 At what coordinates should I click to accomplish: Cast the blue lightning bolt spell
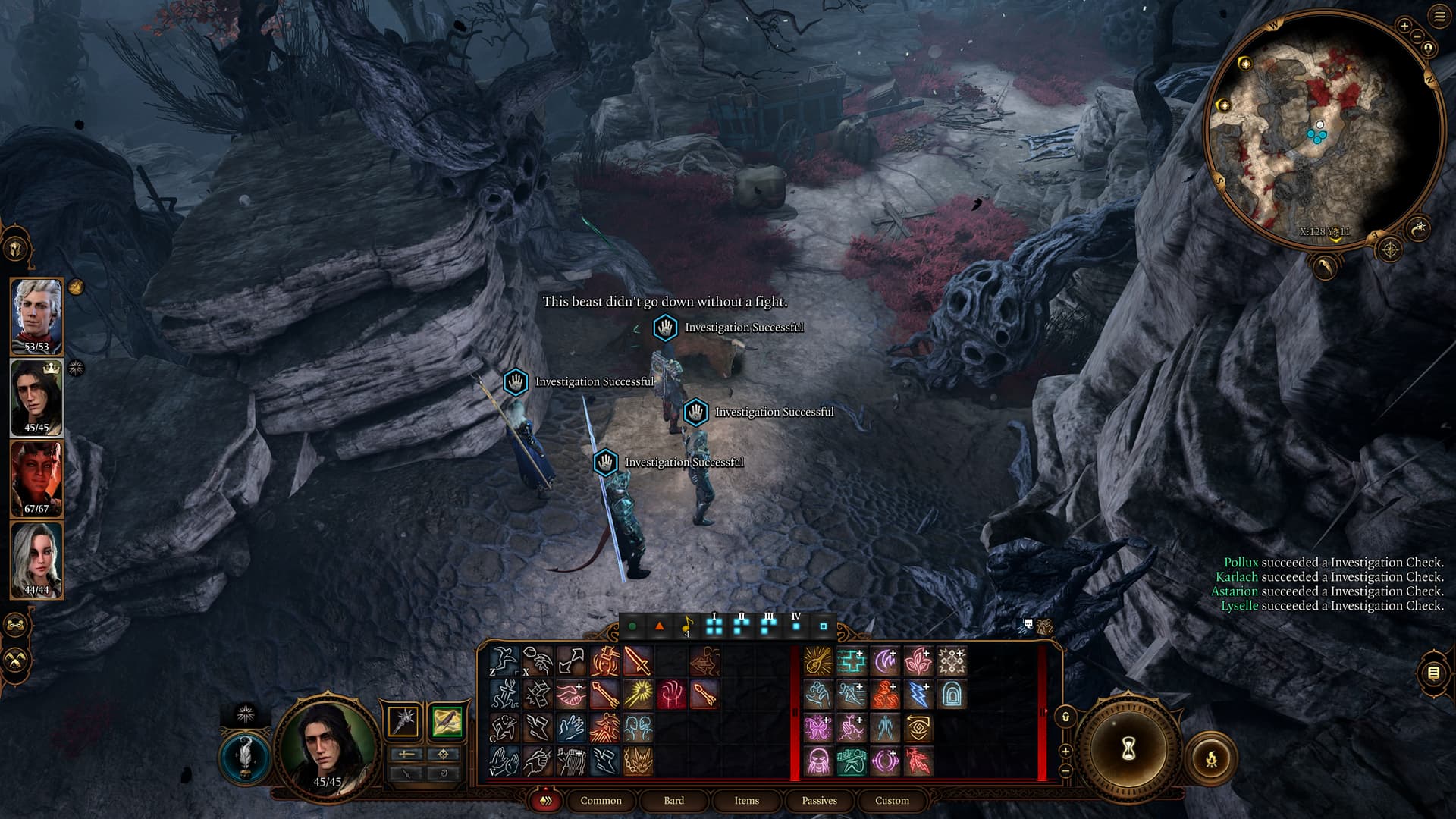pyautogui.click(x=918, y=695)
